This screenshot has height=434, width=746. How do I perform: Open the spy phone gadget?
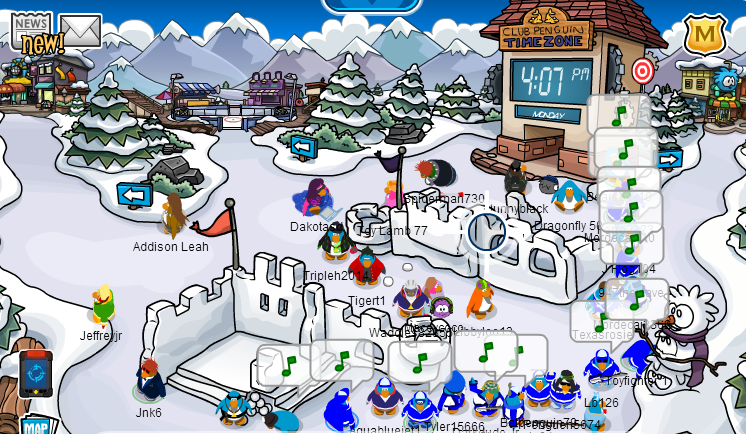pos(34,373)
